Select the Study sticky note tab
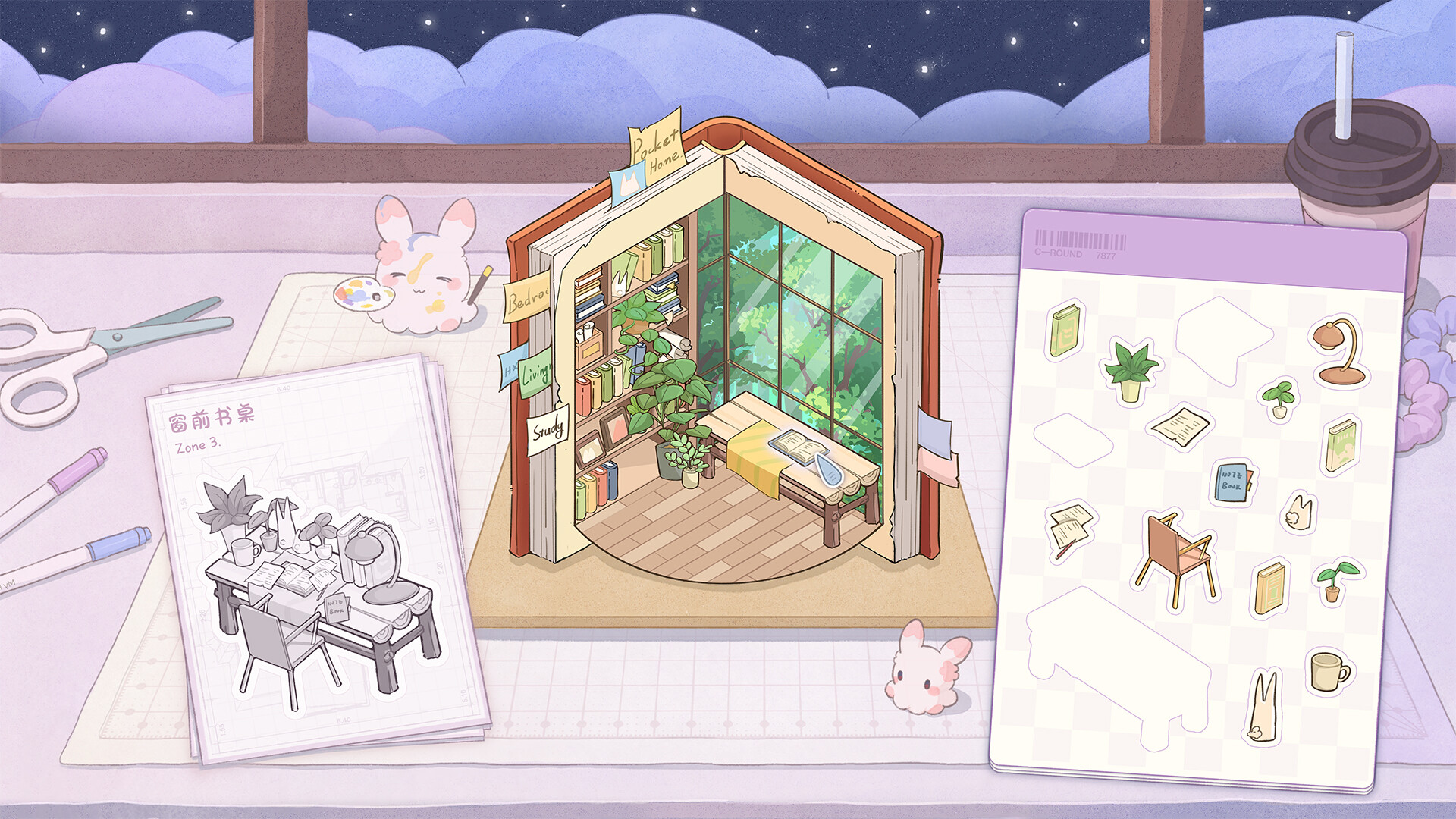Viewport: 1456px width, 819px height. (548, 431)
